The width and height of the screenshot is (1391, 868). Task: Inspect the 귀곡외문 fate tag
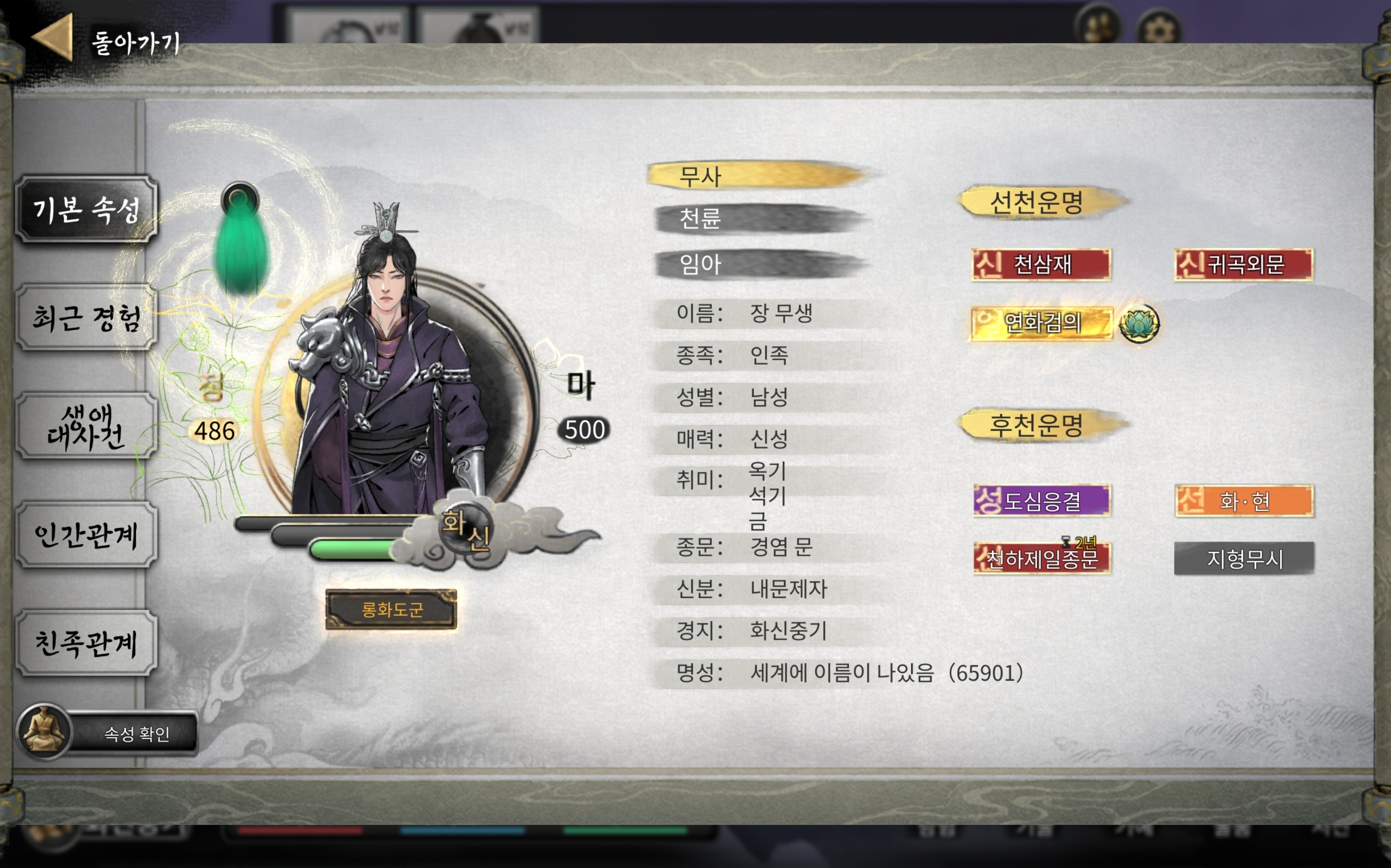tap(1243, 264)
